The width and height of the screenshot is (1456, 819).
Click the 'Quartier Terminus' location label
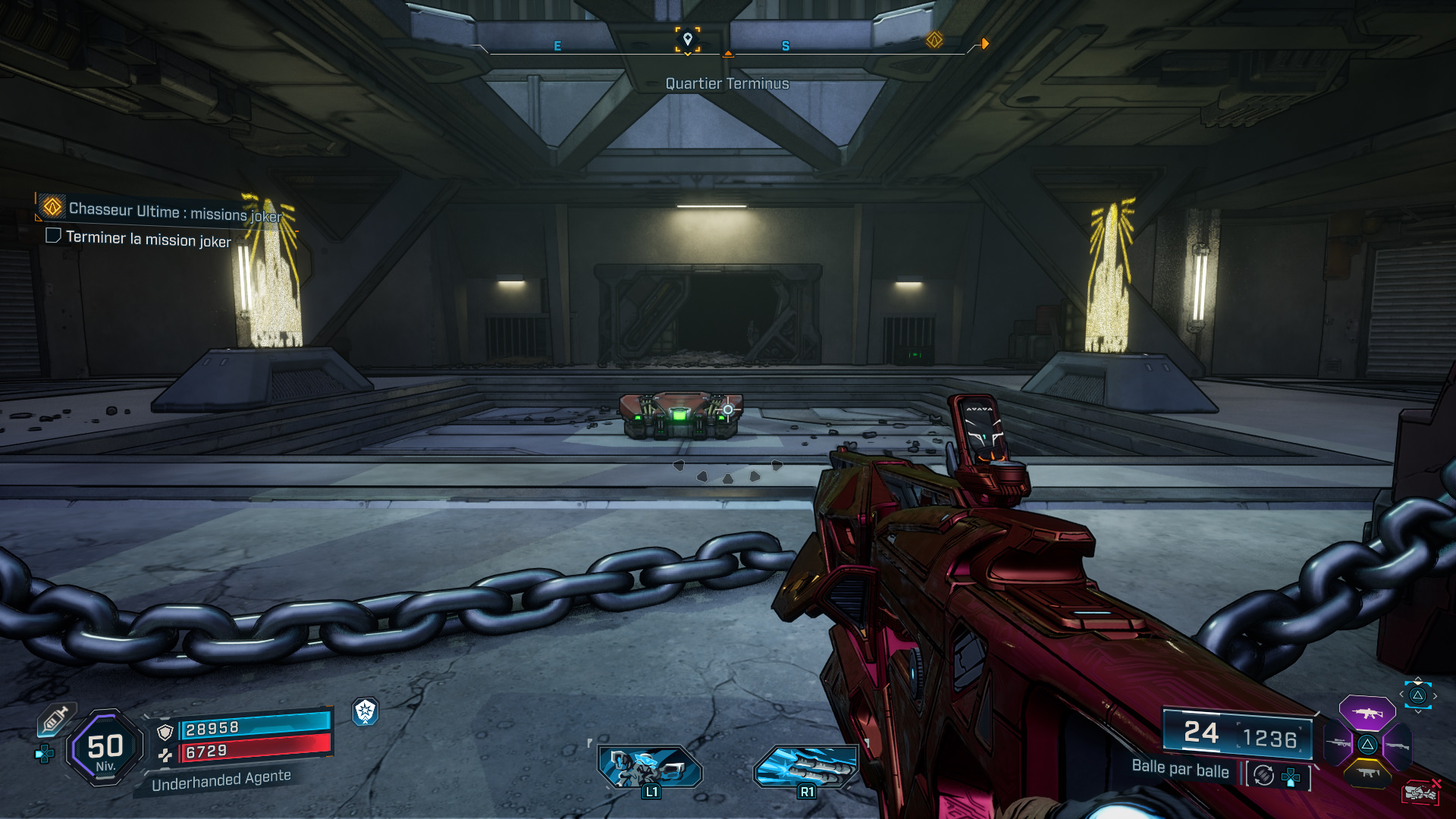(x=726, y=83)
